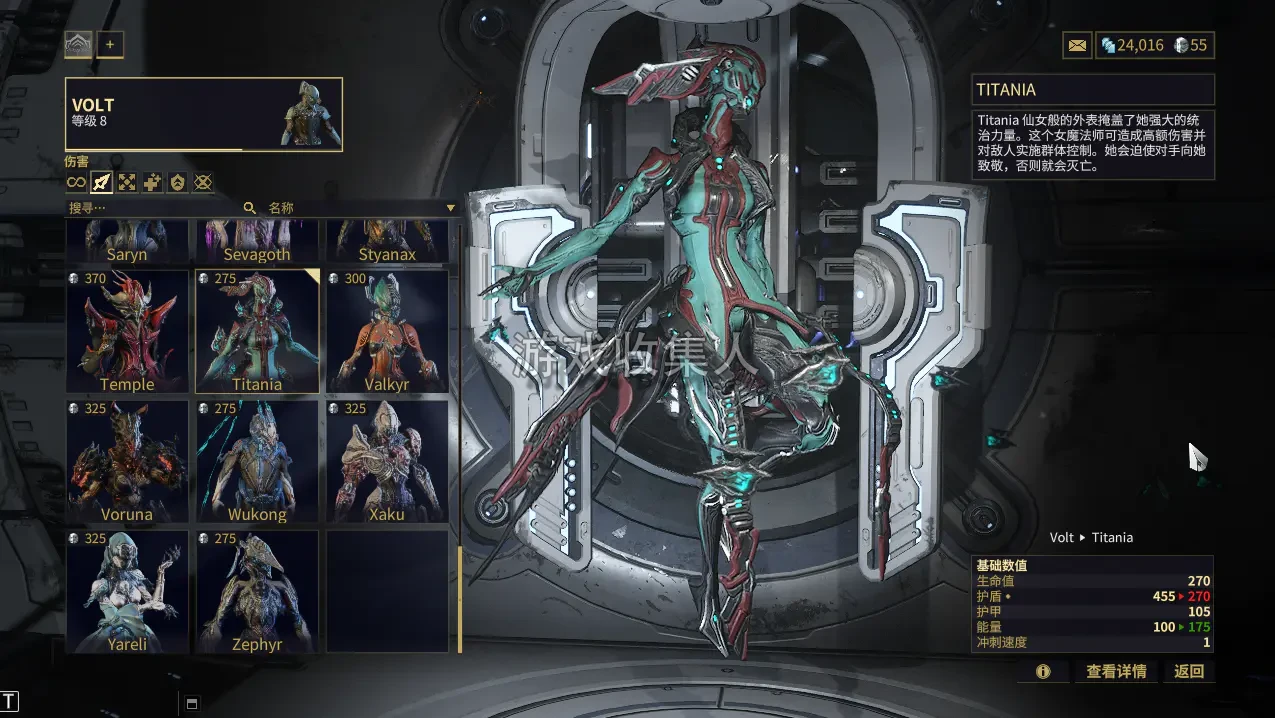Click the 搜寻 search field
The height and width of the screenshot is (718, 1275).
[x=150, y=208]
